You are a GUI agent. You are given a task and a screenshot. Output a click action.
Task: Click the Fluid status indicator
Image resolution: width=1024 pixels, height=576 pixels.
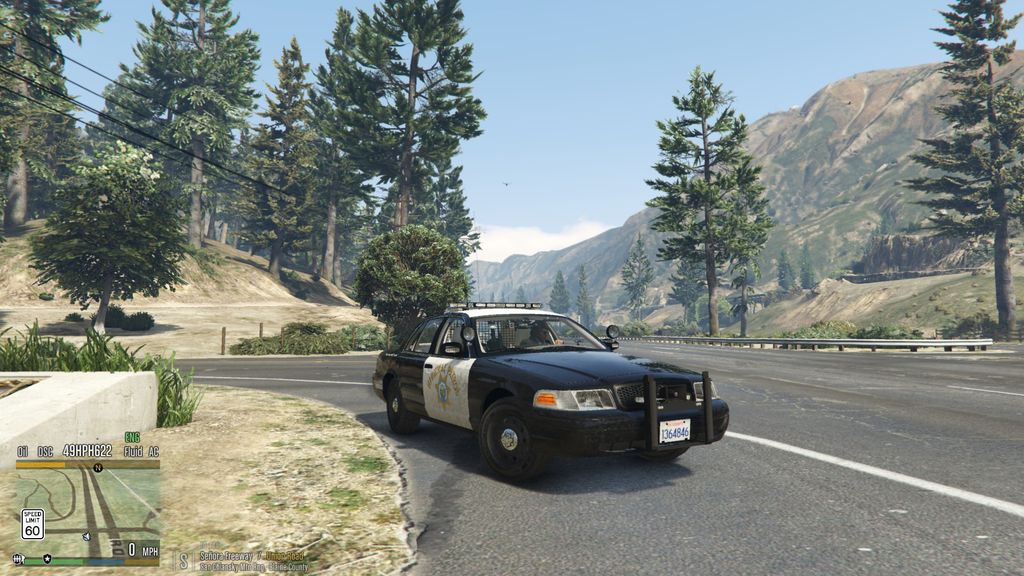pyautogui.click(x=133, y=451)
